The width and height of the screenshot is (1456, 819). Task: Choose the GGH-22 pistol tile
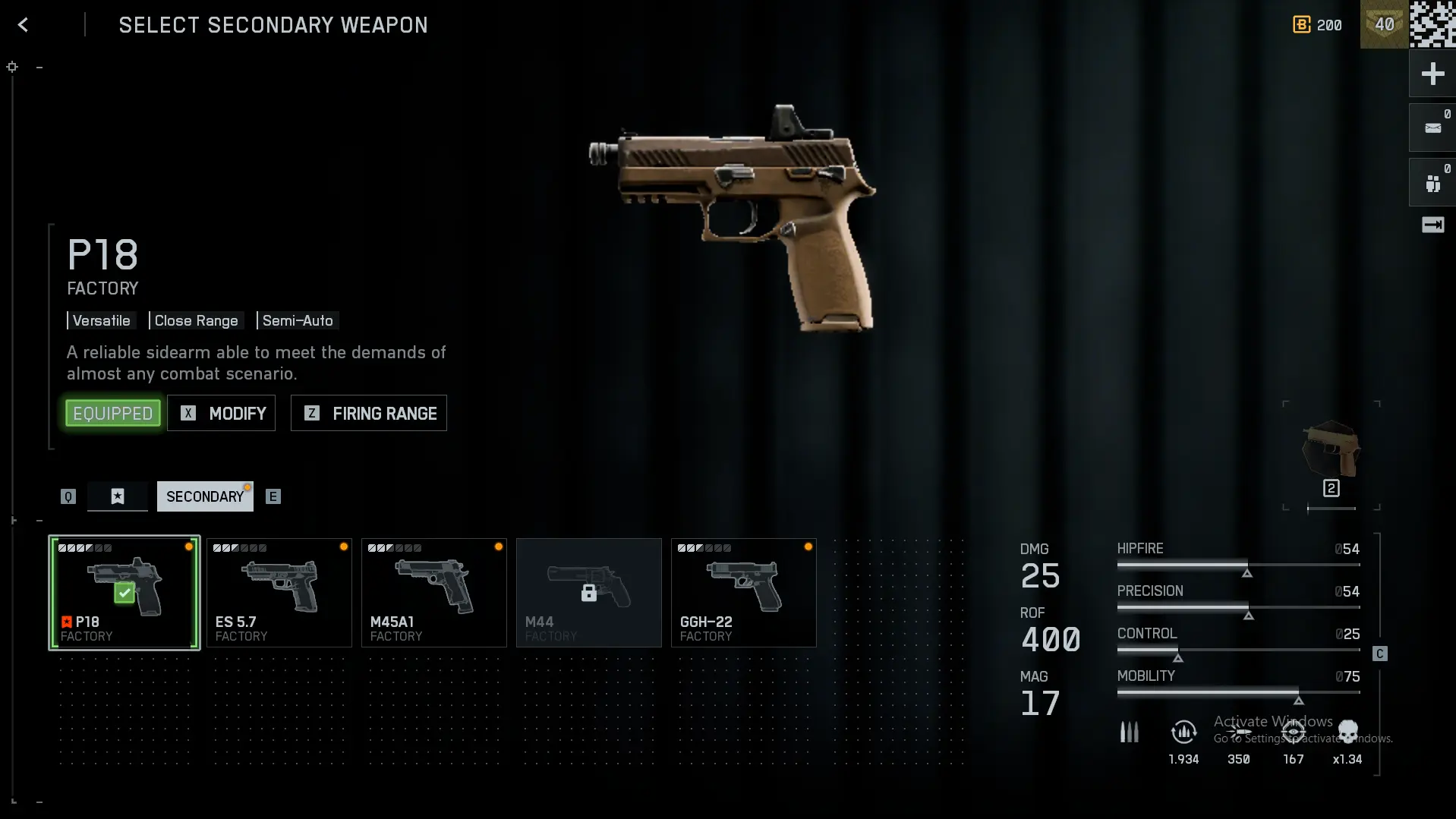pos(744,593)
